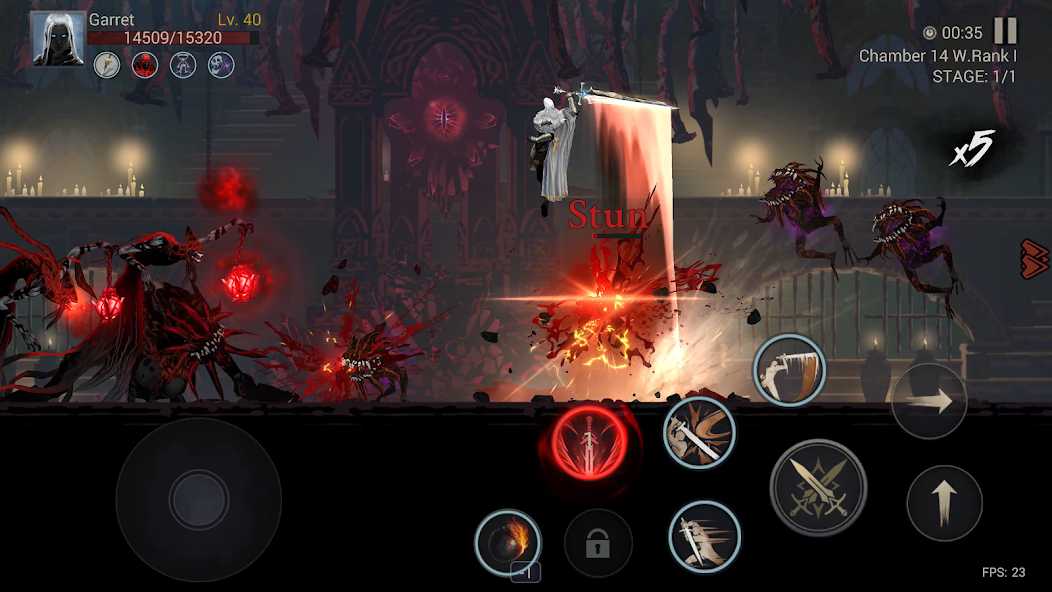Pause the game
Screen dimensions: 1052x592
coord(1004,32)
